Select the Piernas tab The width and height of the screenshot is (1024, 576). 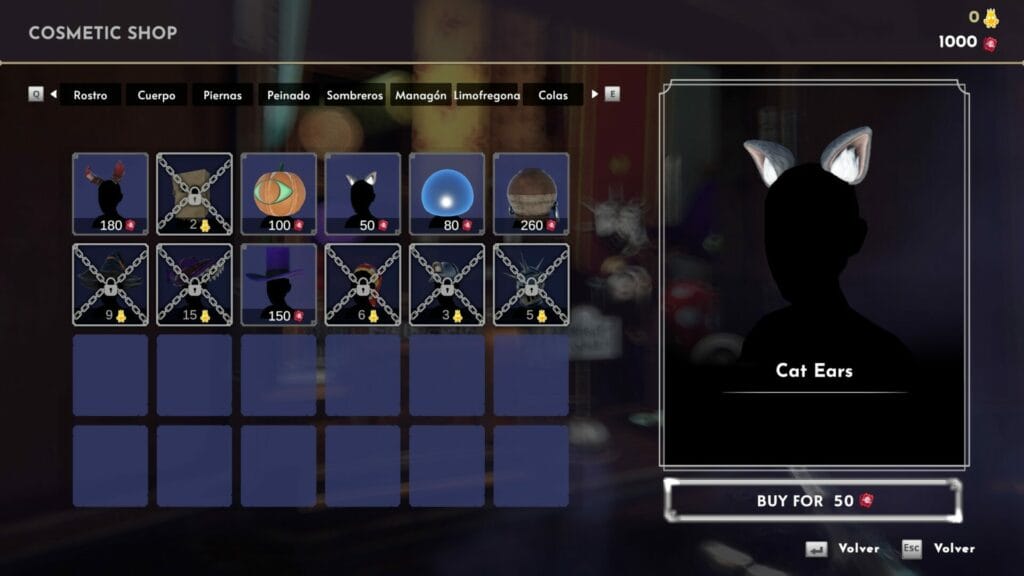pyautogui.click(x=222, y=95)
